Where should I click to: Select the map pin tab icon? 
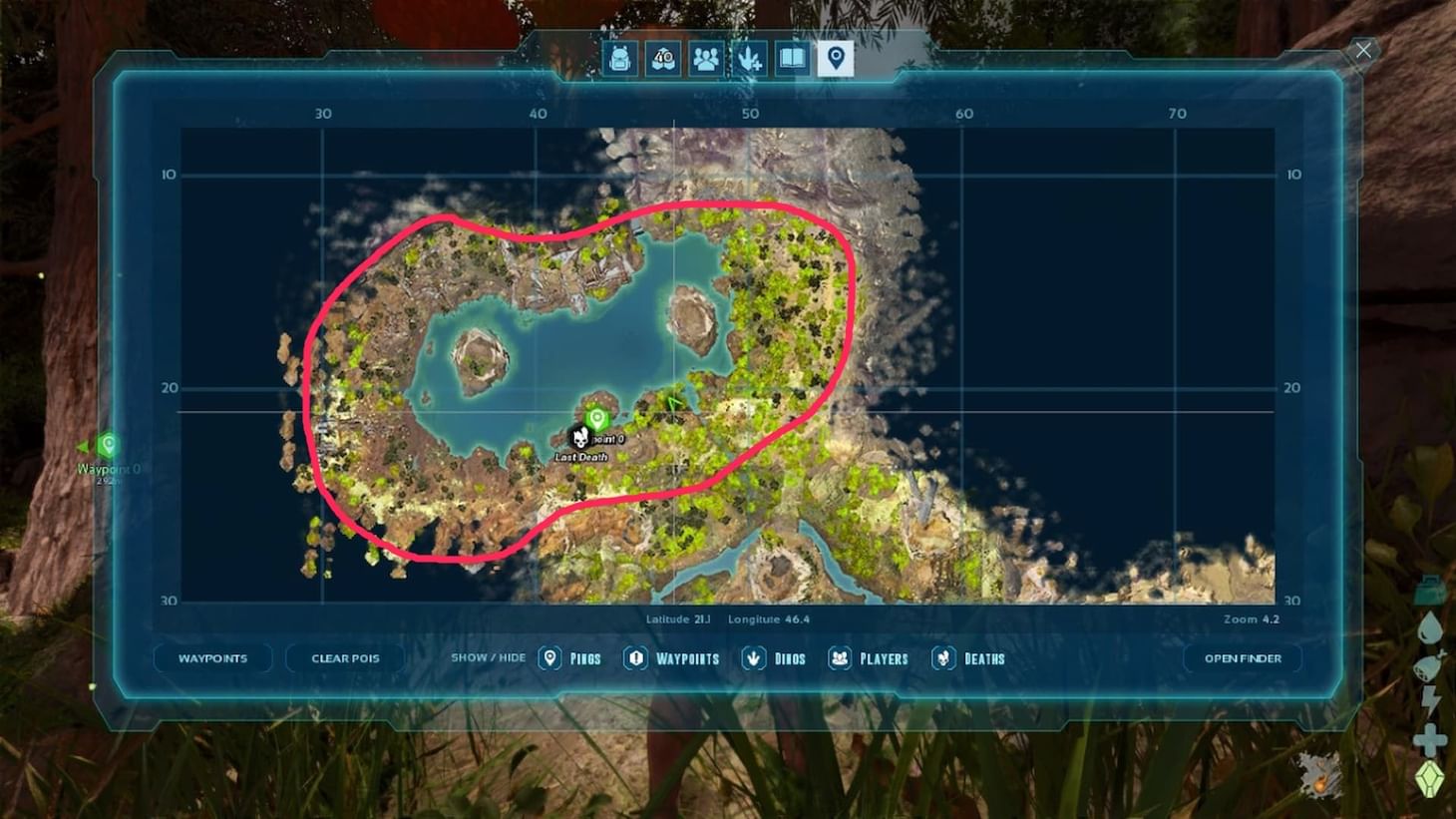coord(835,59)
